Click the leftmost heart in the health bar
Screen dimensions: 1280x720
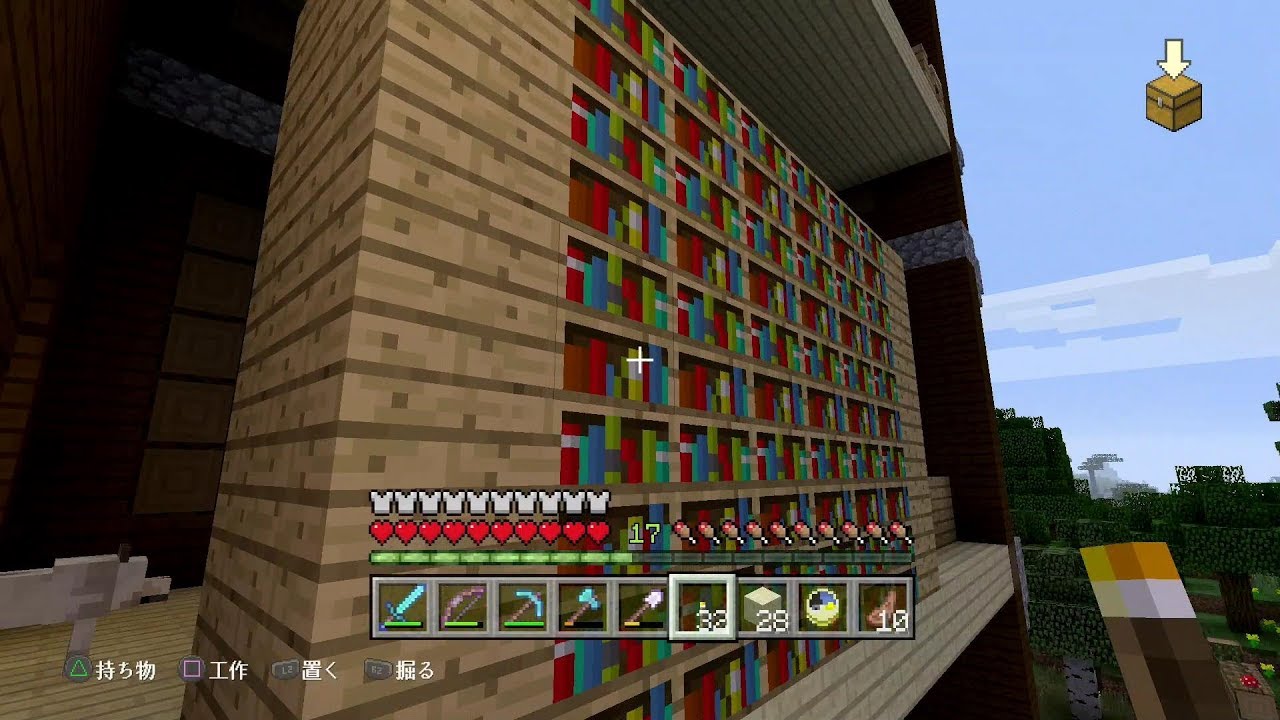pyautogui.click(x=380, y=531)
